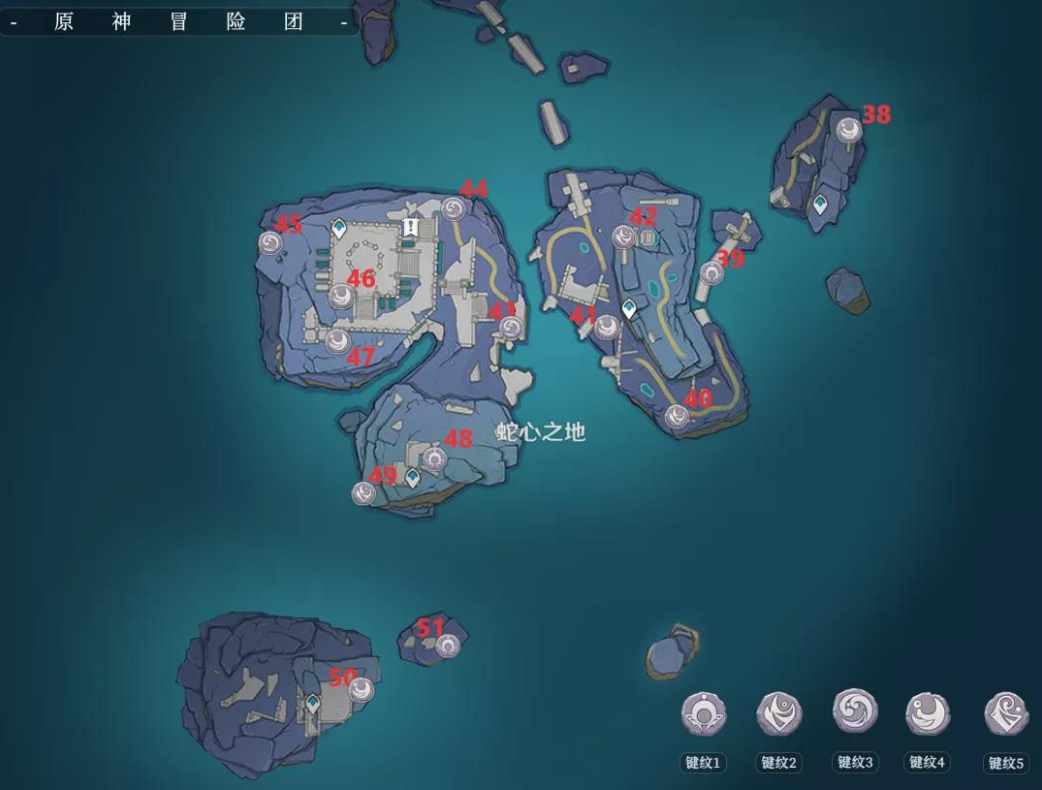Select the key sigil marker numbered 44

pos(453,208)
